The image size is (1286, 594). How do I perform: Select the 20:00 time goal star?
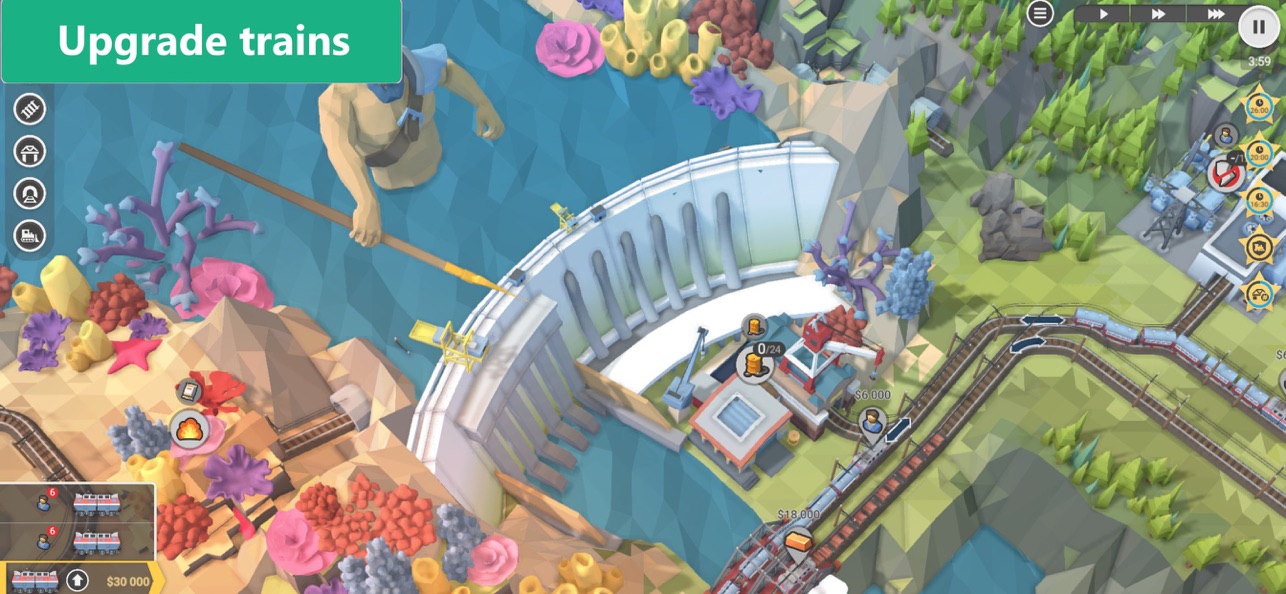click(1258, 153)
